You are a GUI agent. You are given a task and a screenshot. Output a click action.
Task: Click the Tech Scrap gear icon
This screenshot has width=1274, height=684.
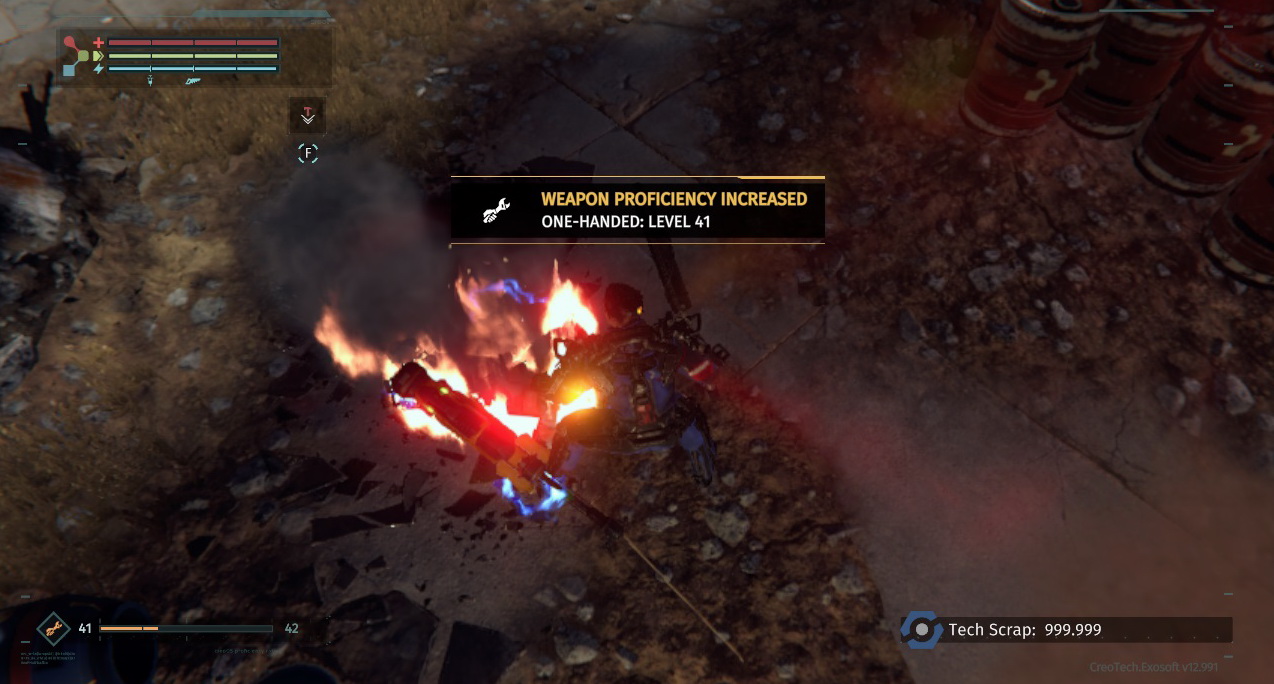tap(920, 630)
